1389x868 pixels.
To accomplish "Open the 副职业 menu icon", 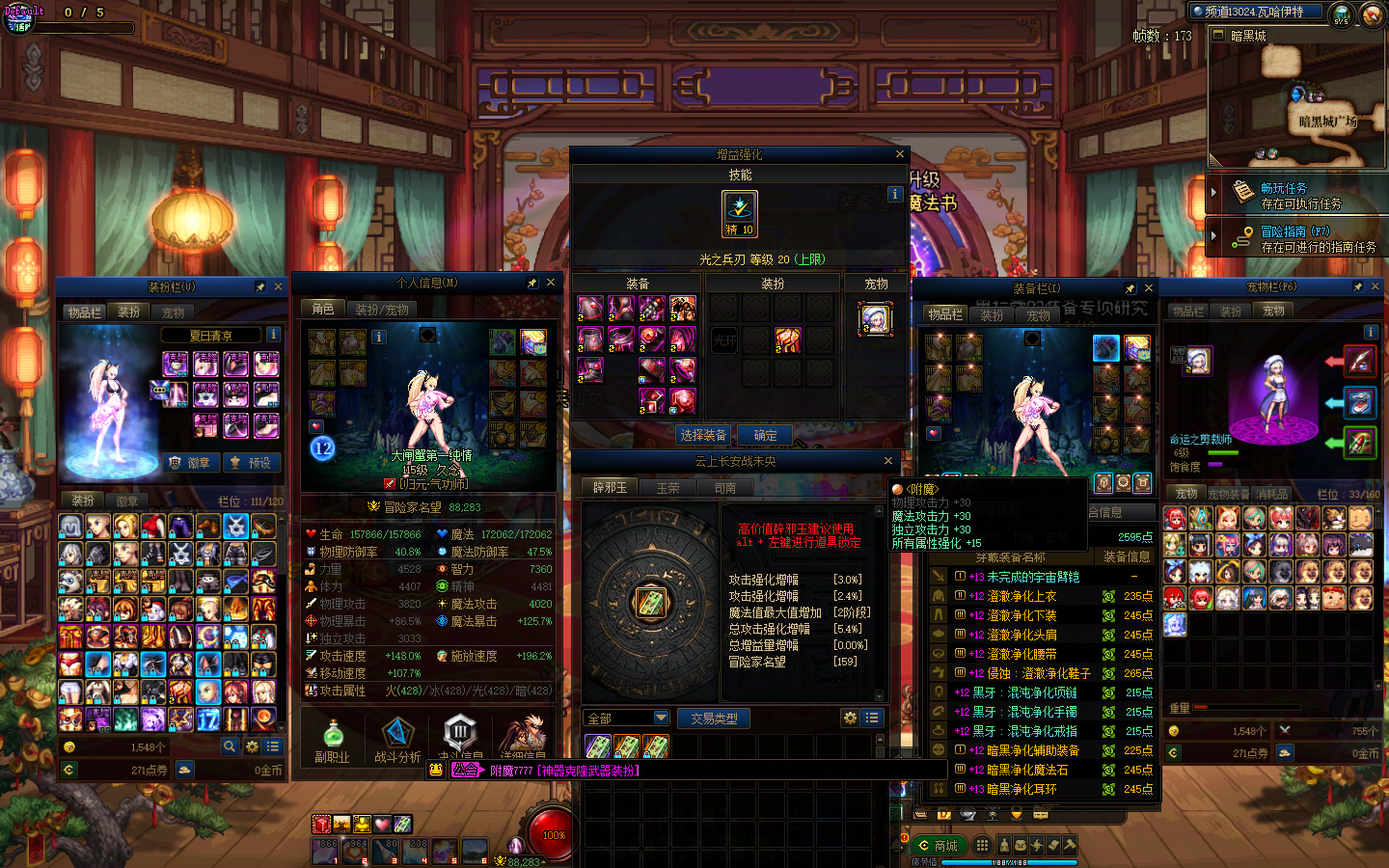I will (332, 741).
